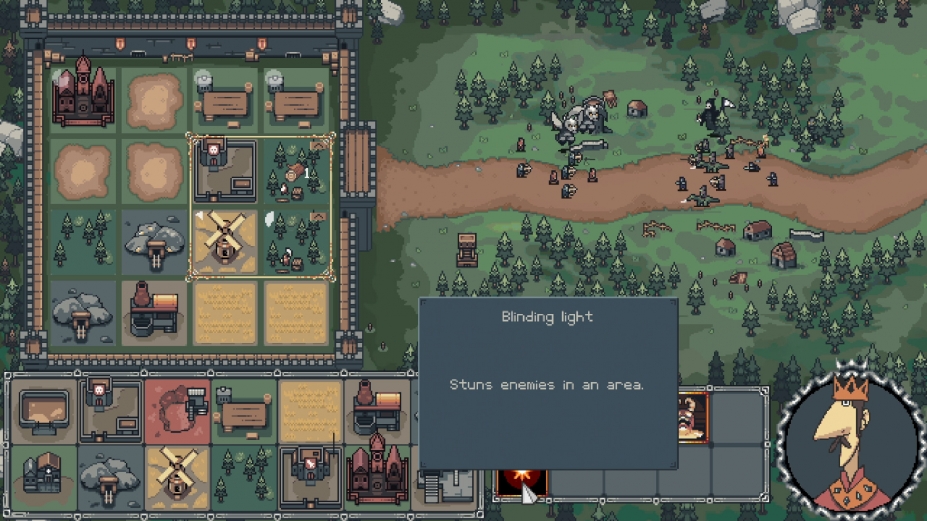
Task: Choose the forge building in the bottom palette
Action: tap(377, 409)
